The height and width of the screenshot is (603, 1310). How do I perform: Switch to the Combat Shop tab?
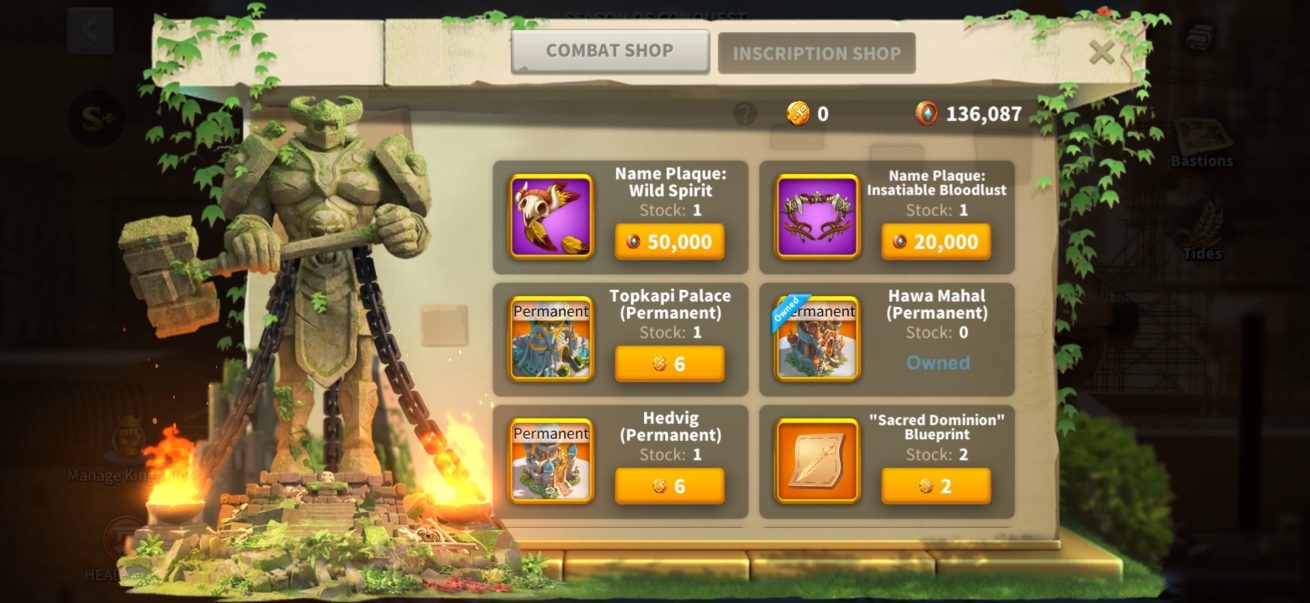click(x=610, y=51)
